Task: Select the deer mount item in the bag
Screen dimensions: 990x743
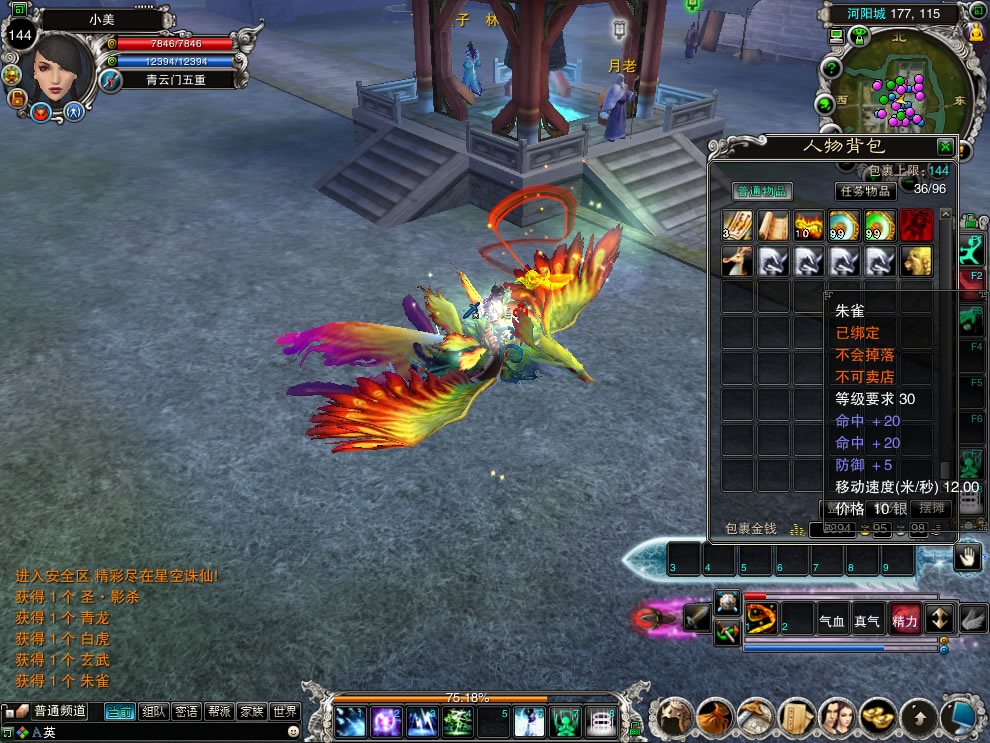Action: tap(738, 261)
